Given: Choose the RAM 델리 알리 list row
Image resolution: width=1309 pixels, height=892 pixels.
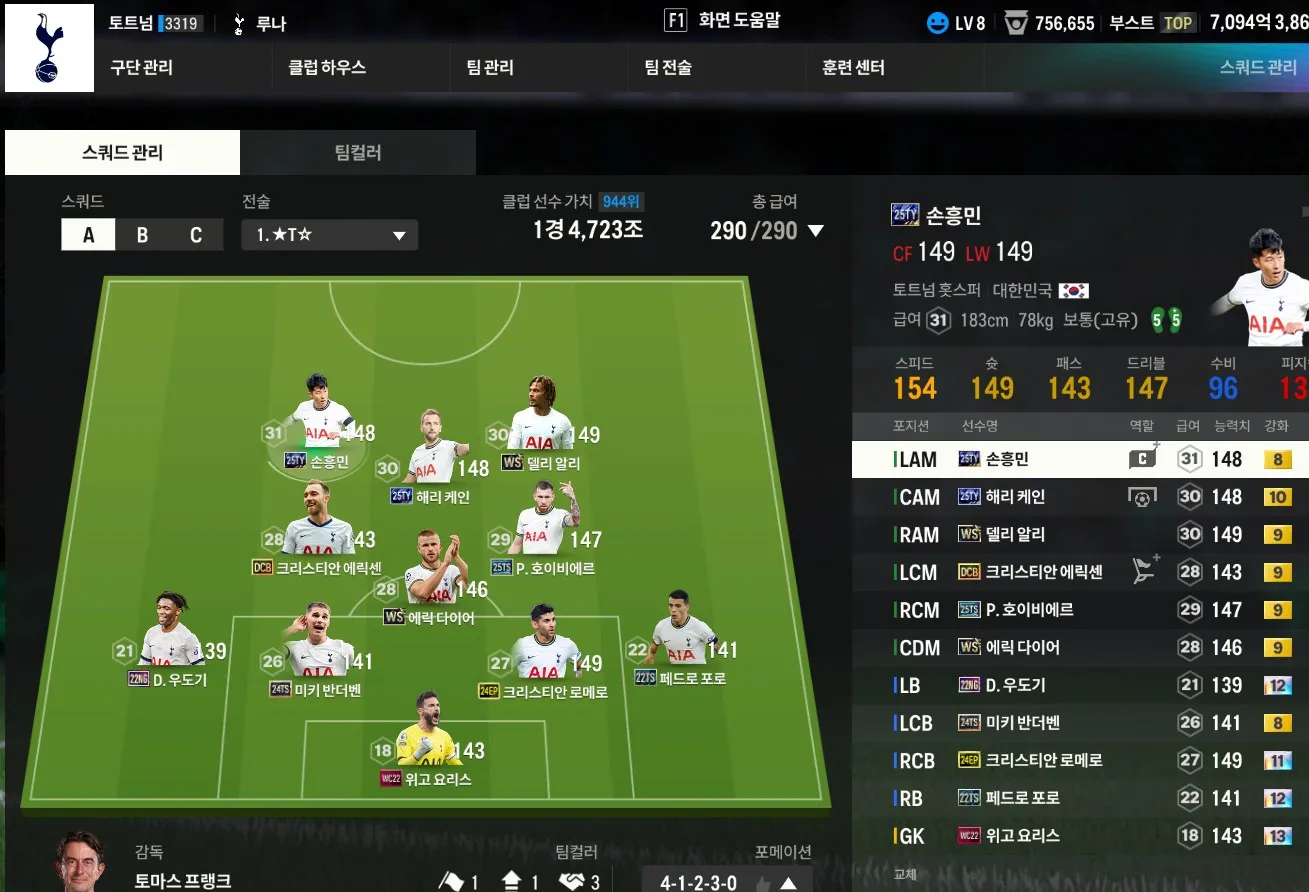Looking at the screenshot, I should pos(1080,535).
